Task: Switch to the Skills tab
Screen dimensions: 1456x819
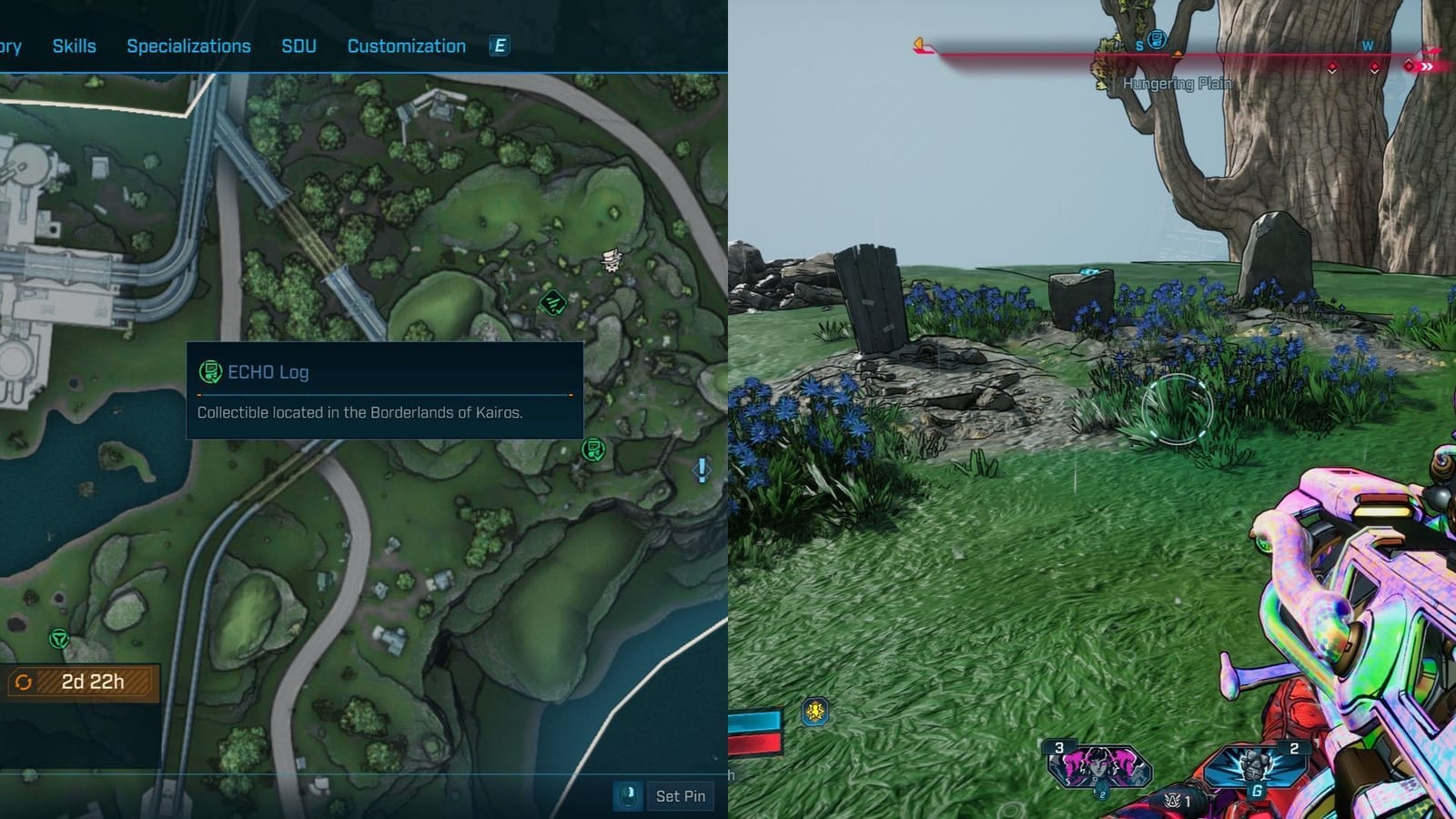Action: [75, 45]
